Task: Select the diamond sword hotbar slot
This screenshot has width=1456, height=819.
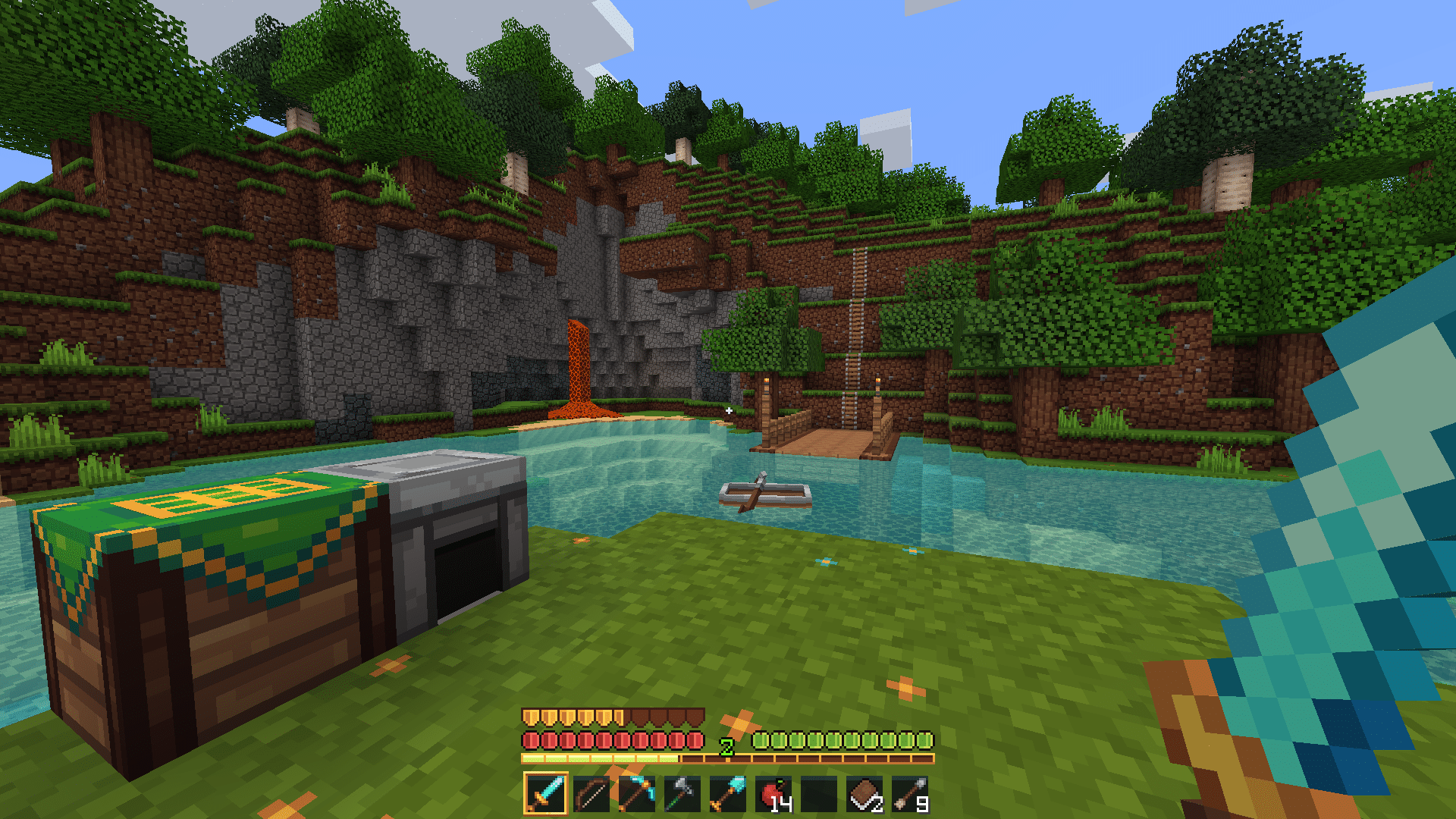Action: (545, 794)
